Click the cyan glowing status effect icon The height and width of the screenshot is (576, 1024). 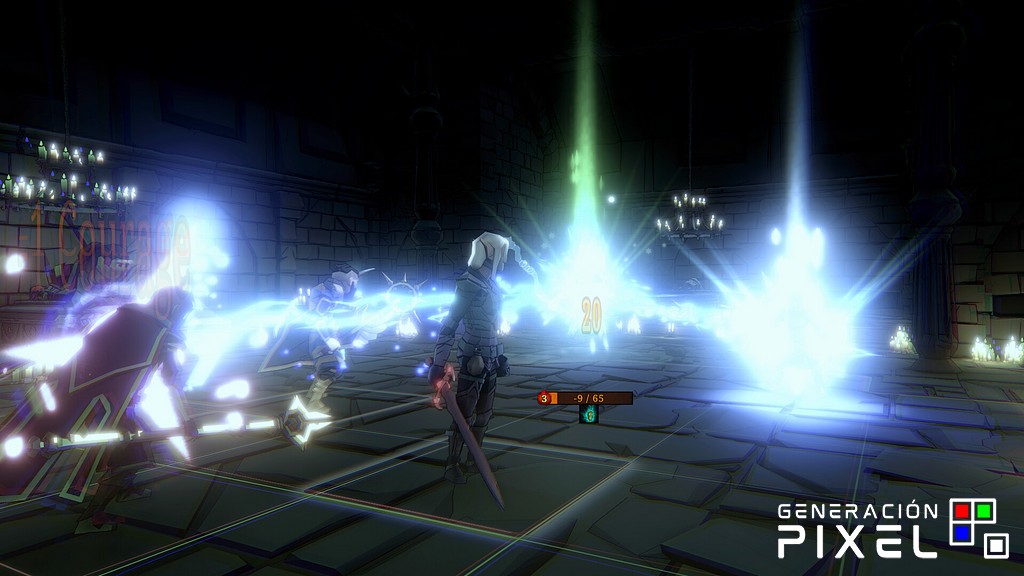[589, 414]
